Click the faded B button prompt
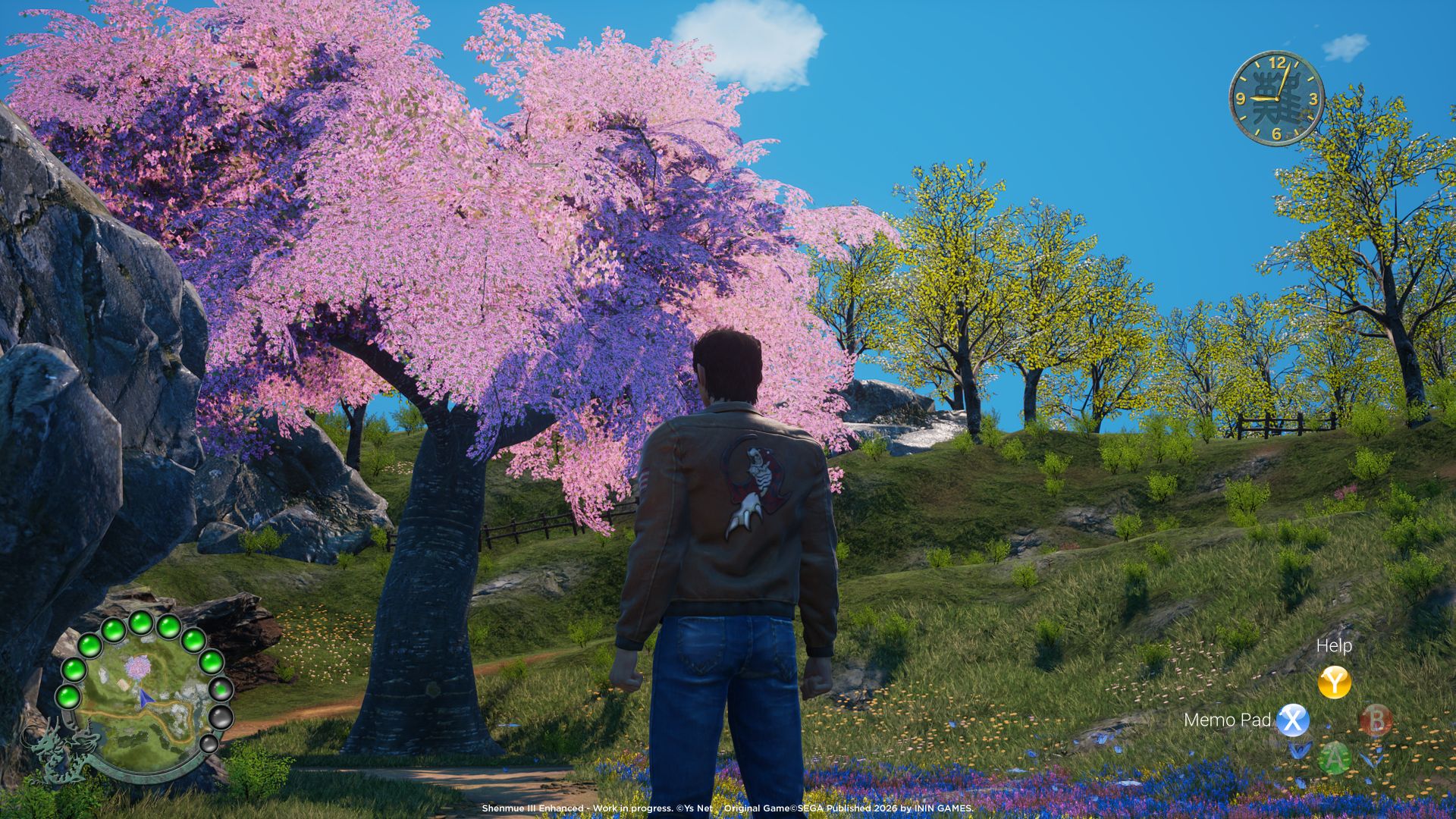This screenshot has height=819, width=1456. [1376, 720]
